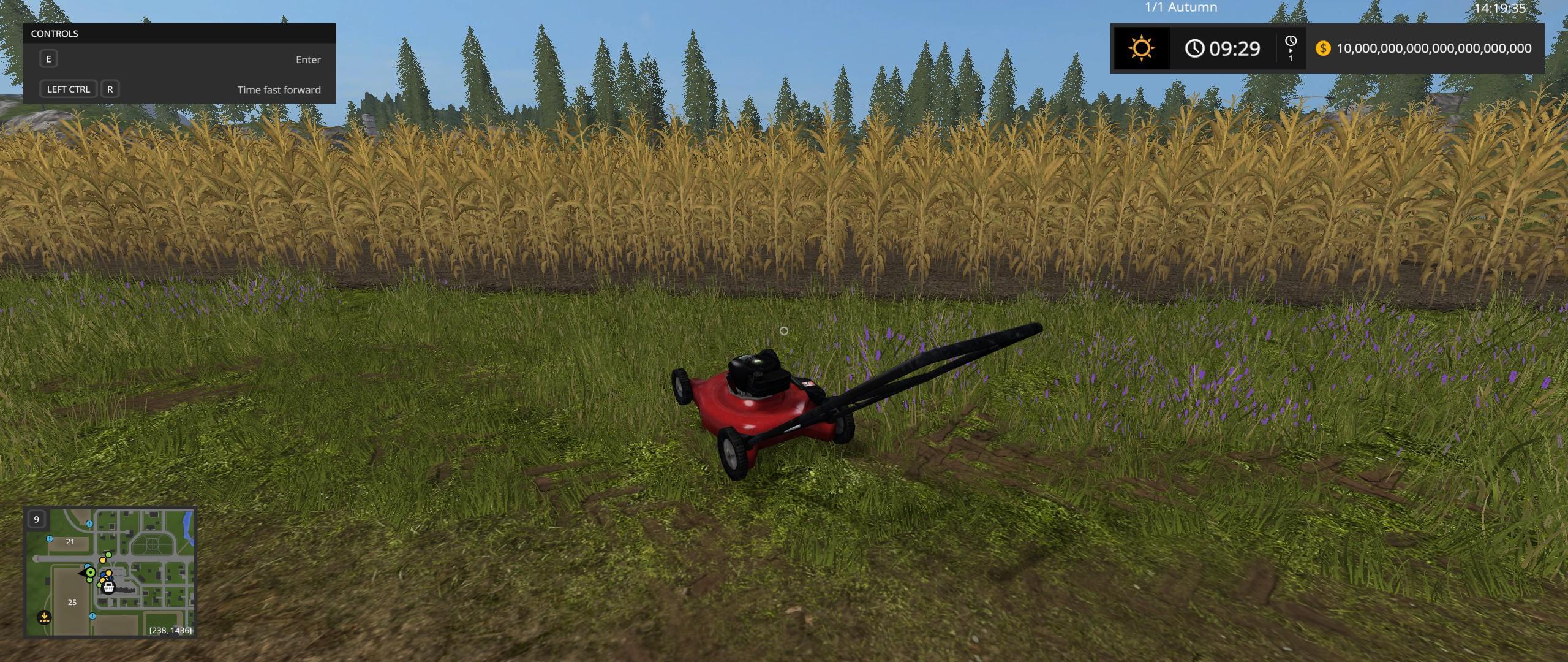Click the minimap zoom level 9 box
Screen dimensions: 1568x662
(x=36, y=520)
